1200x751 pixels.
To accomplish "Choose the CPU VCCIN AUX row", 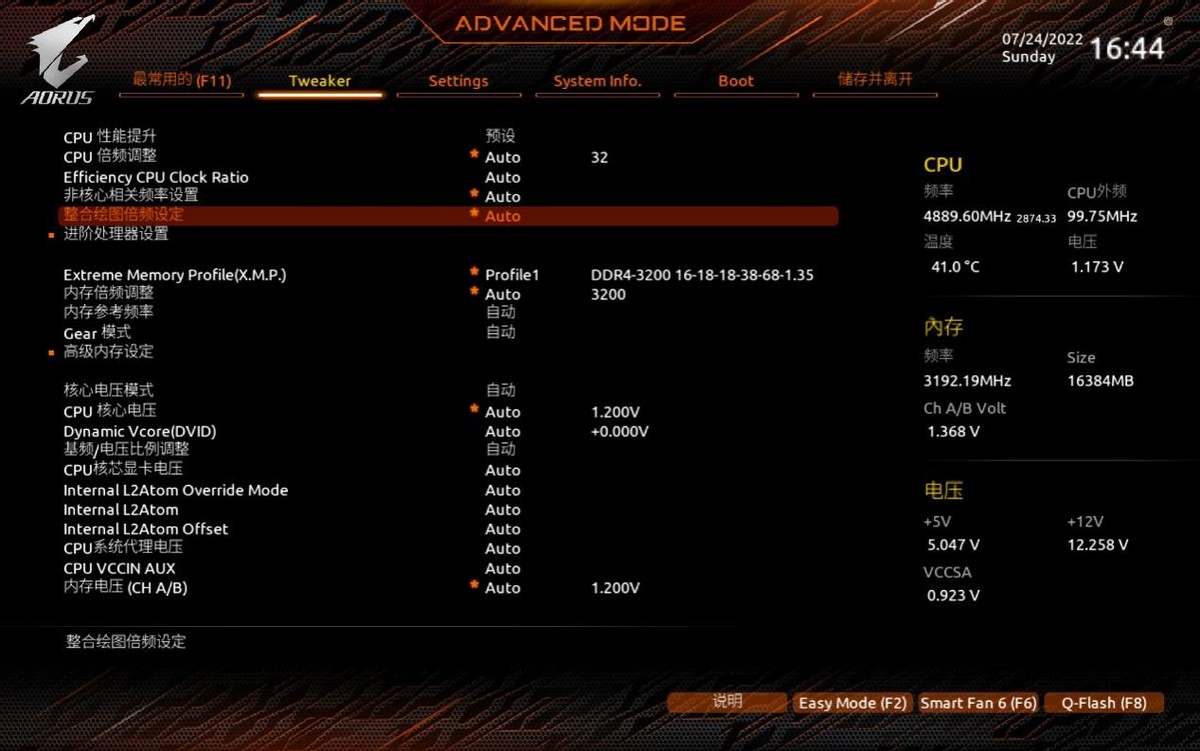I will (x=119, y=568).
